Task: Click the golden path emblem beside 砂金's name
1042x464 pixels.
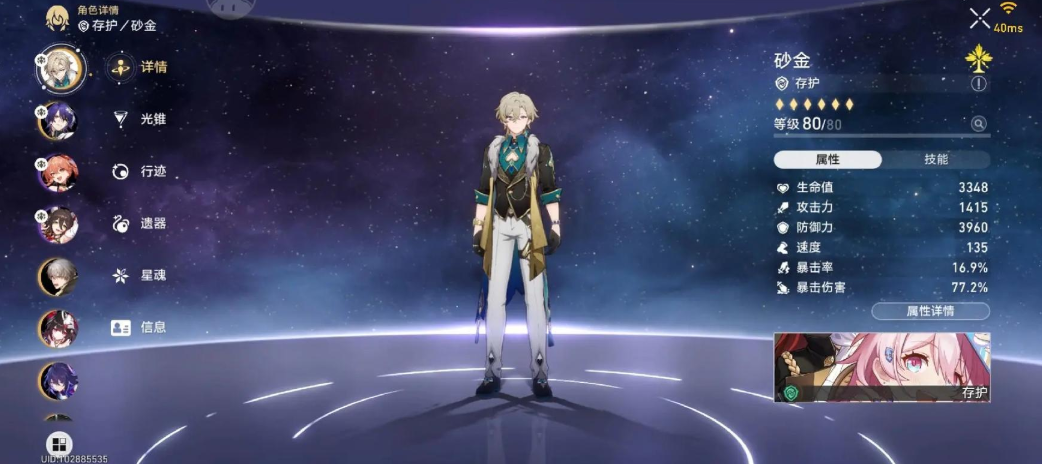Action: tap(977, 59)
